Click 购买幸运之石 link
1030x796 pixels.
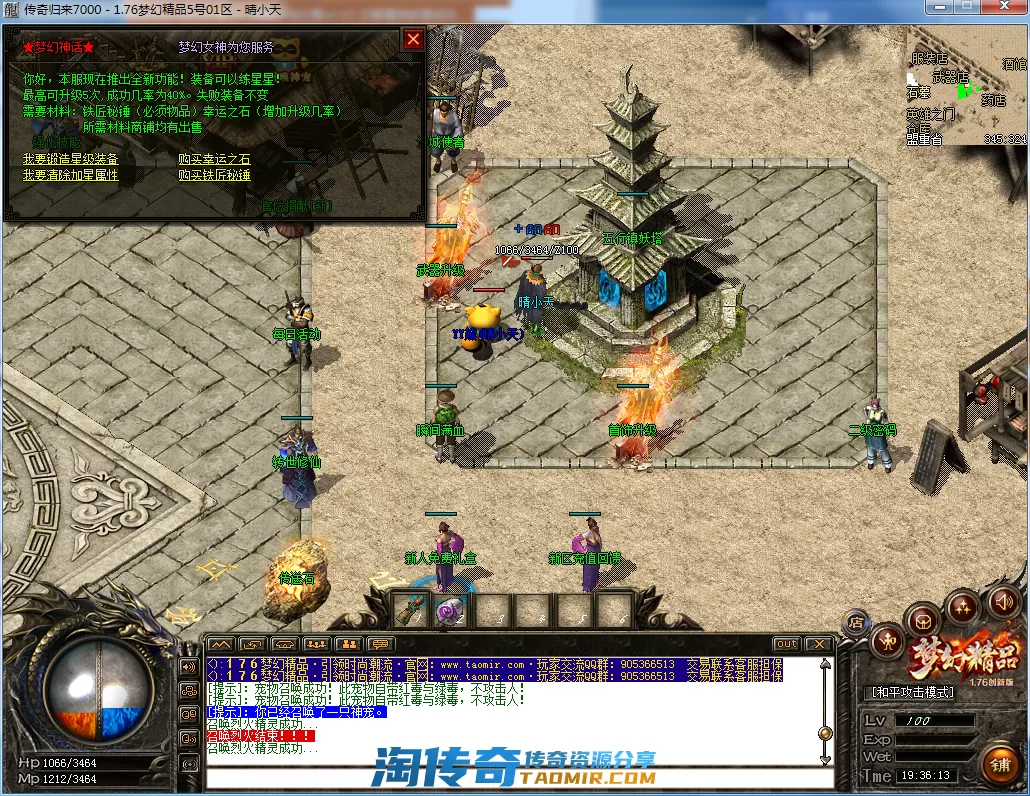[x=214, y=159]
